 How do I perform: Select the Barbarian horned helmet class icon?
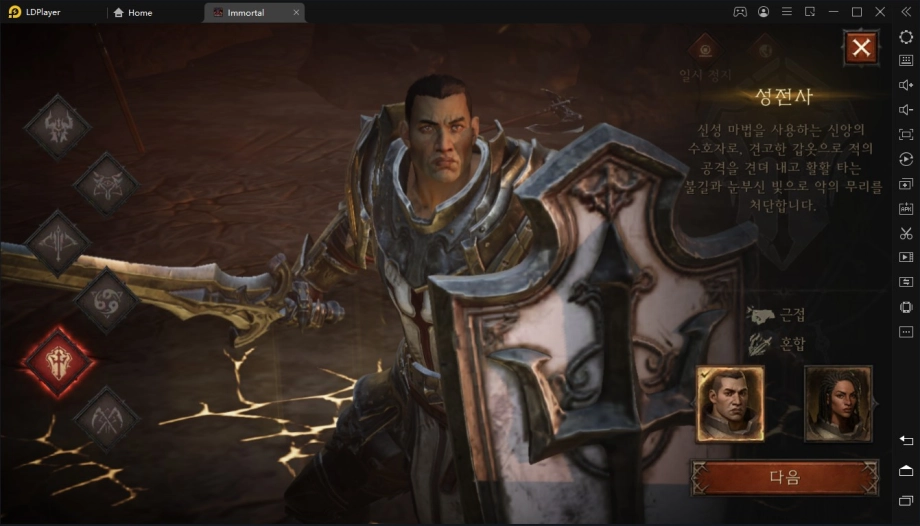point(57,127)
